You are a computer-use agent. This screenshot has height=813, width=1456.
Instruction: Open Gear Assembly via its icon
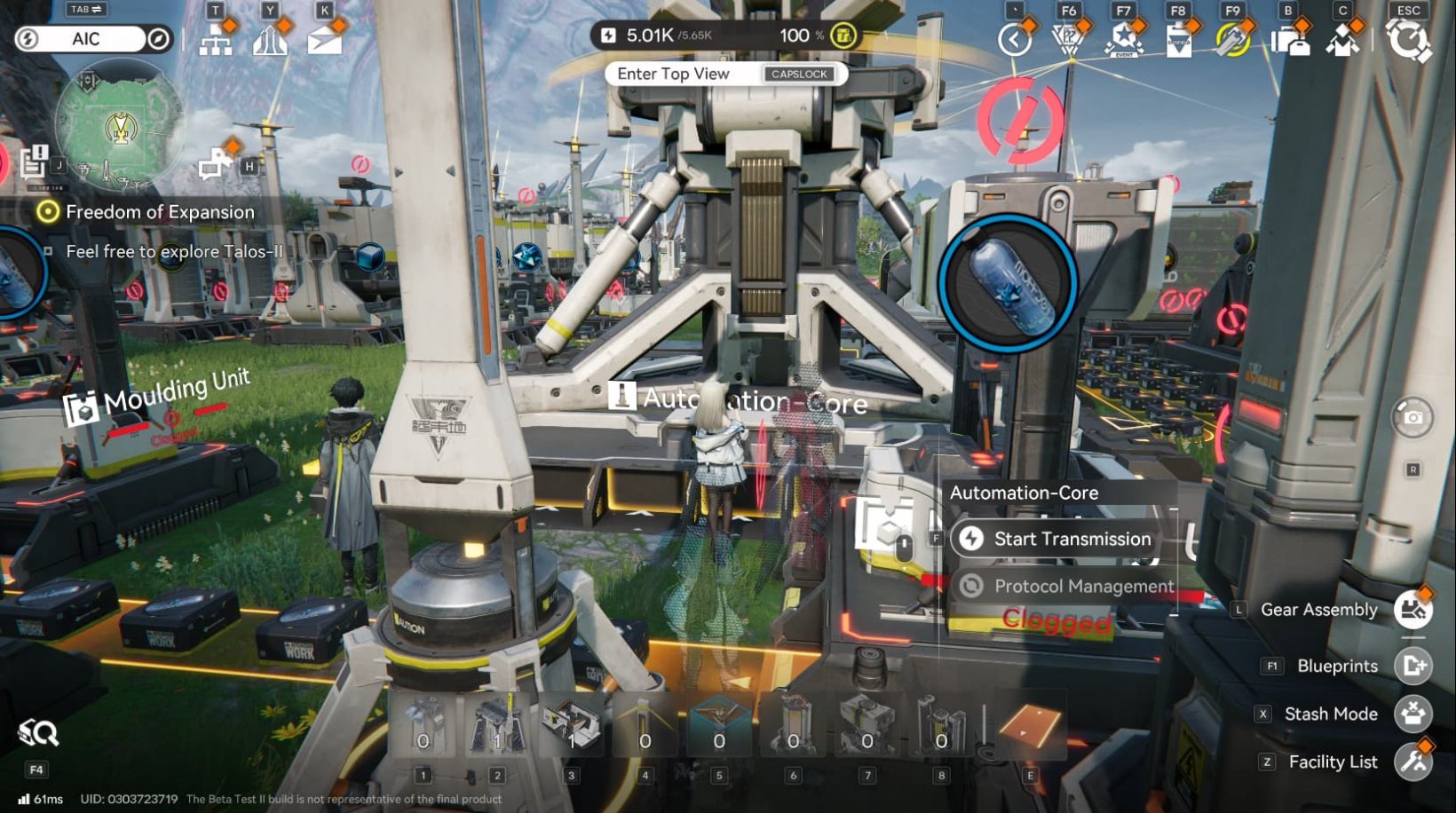coord(1411,610)
